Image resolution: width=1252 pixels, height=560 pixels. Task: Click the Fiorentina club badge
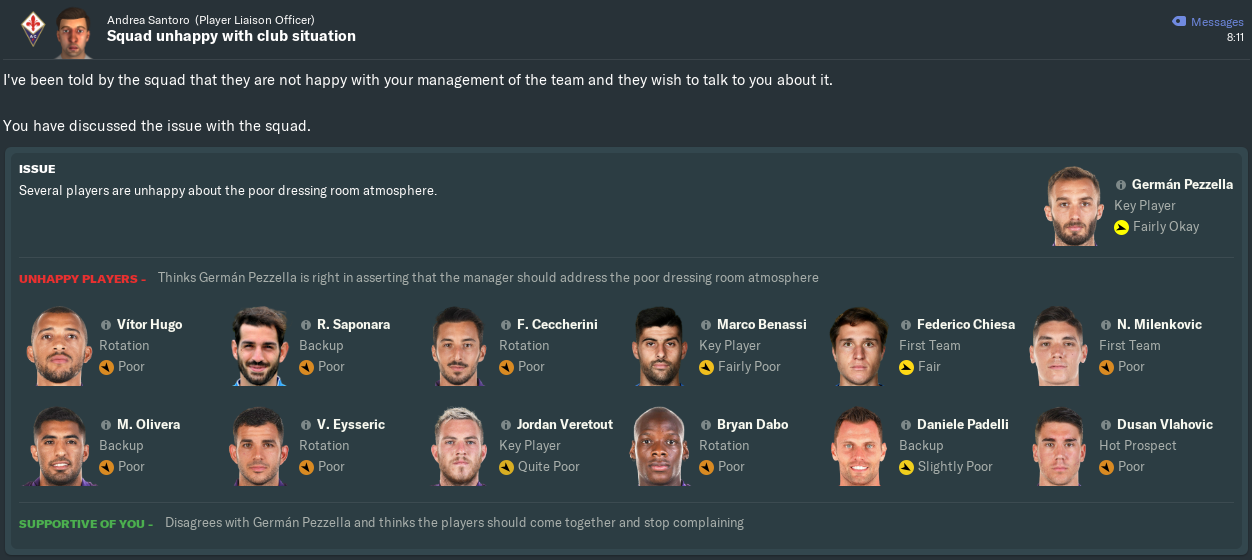32,28
